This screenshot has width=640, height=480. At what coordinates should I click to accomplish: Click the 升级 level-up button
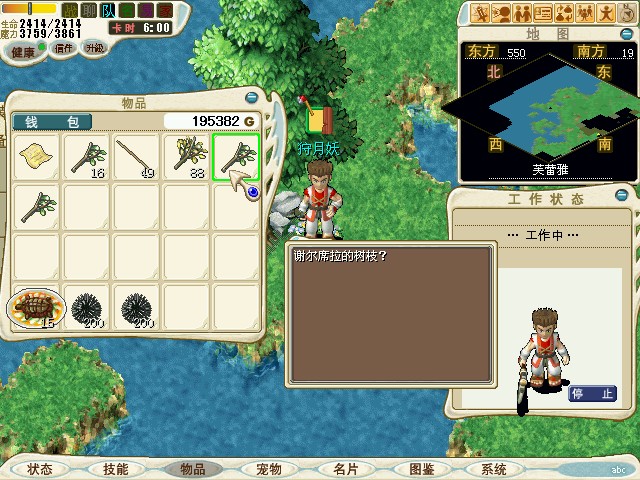coord(95,47)
